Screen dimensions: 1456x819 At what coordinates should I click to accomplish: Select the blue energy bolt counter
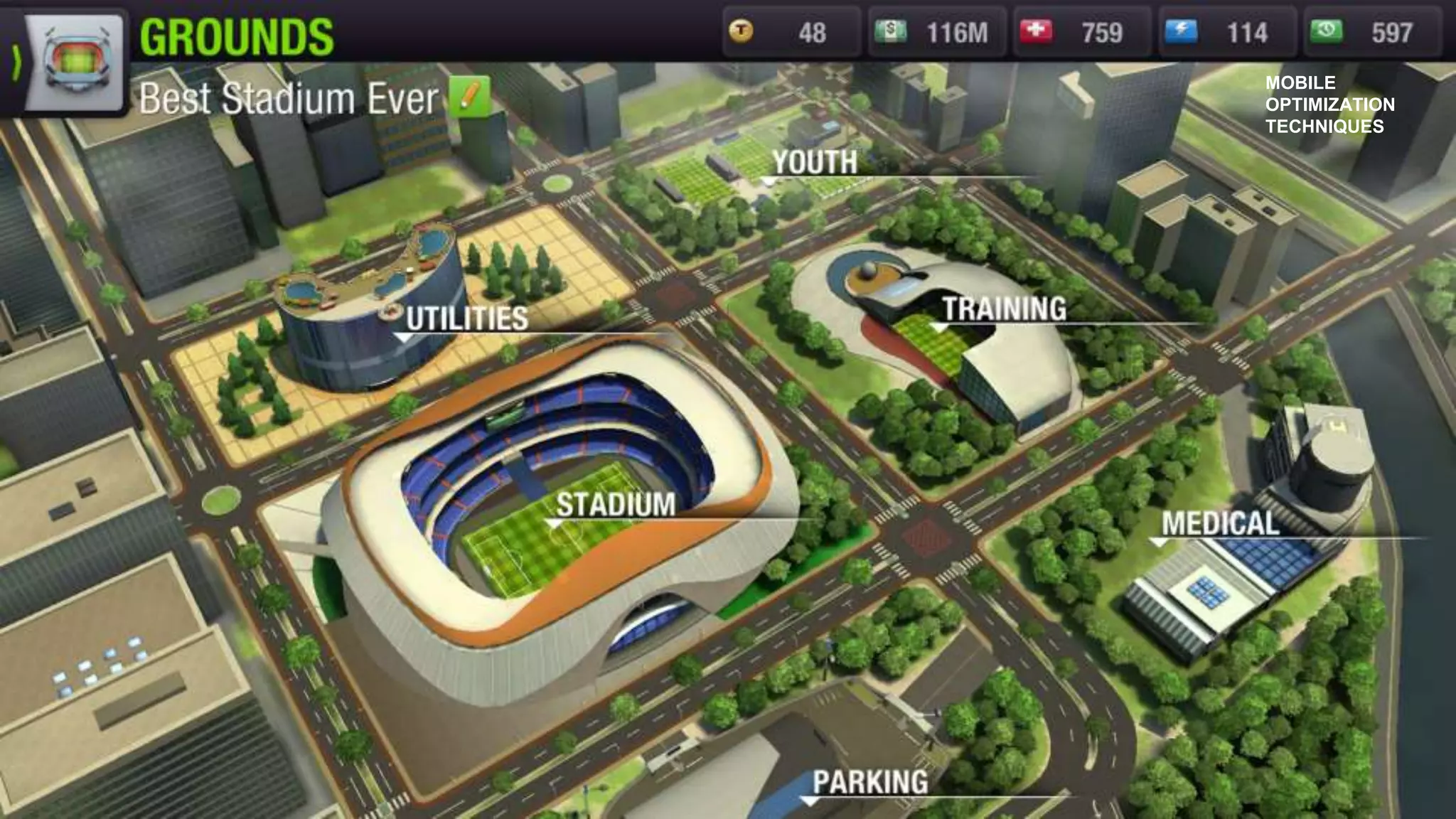click(1226, 32)
